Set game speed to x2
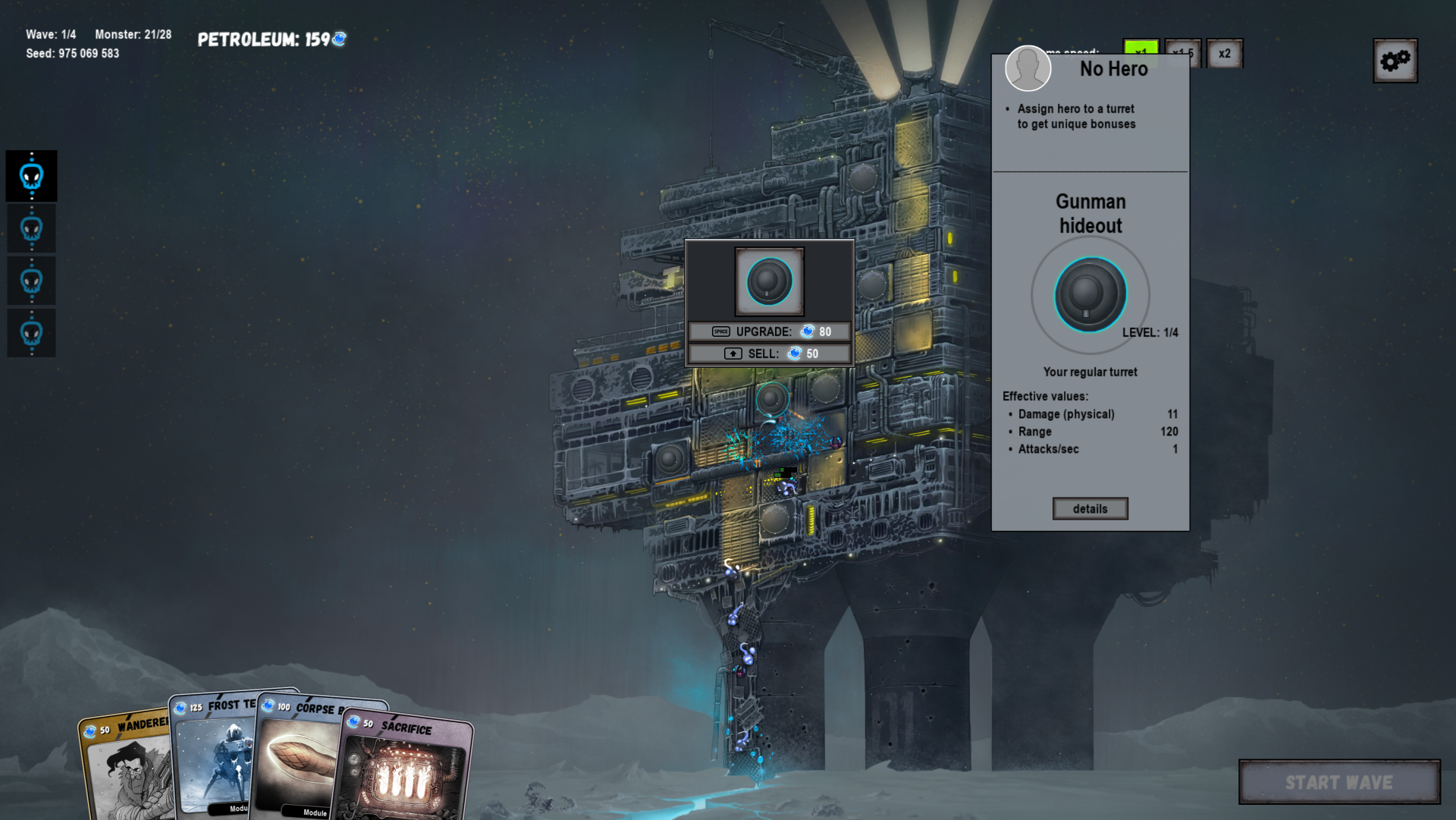 [1224, 54]
